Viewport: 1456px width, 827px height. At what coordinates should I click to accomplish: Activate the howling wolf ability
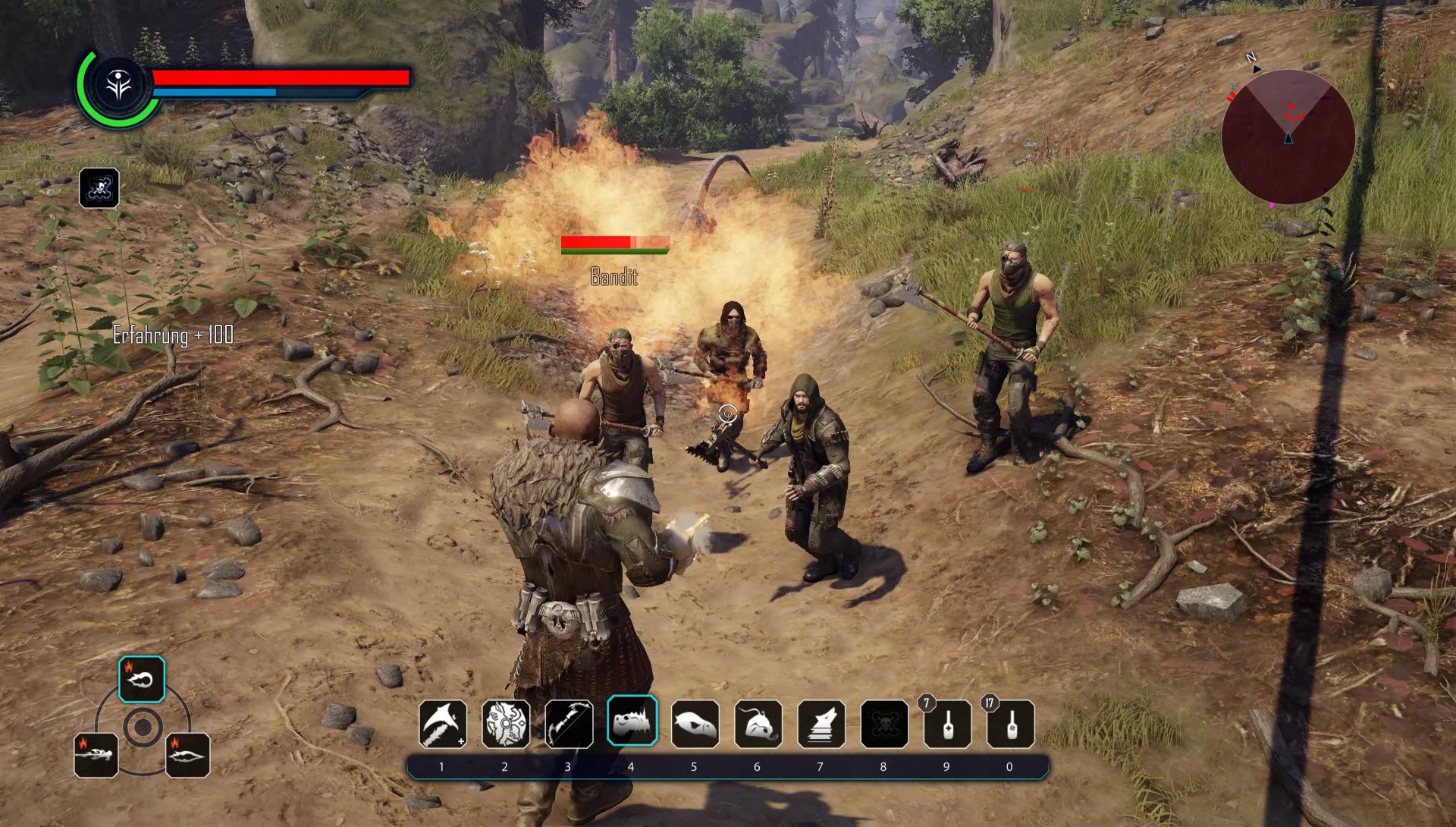tap(821, 724)
